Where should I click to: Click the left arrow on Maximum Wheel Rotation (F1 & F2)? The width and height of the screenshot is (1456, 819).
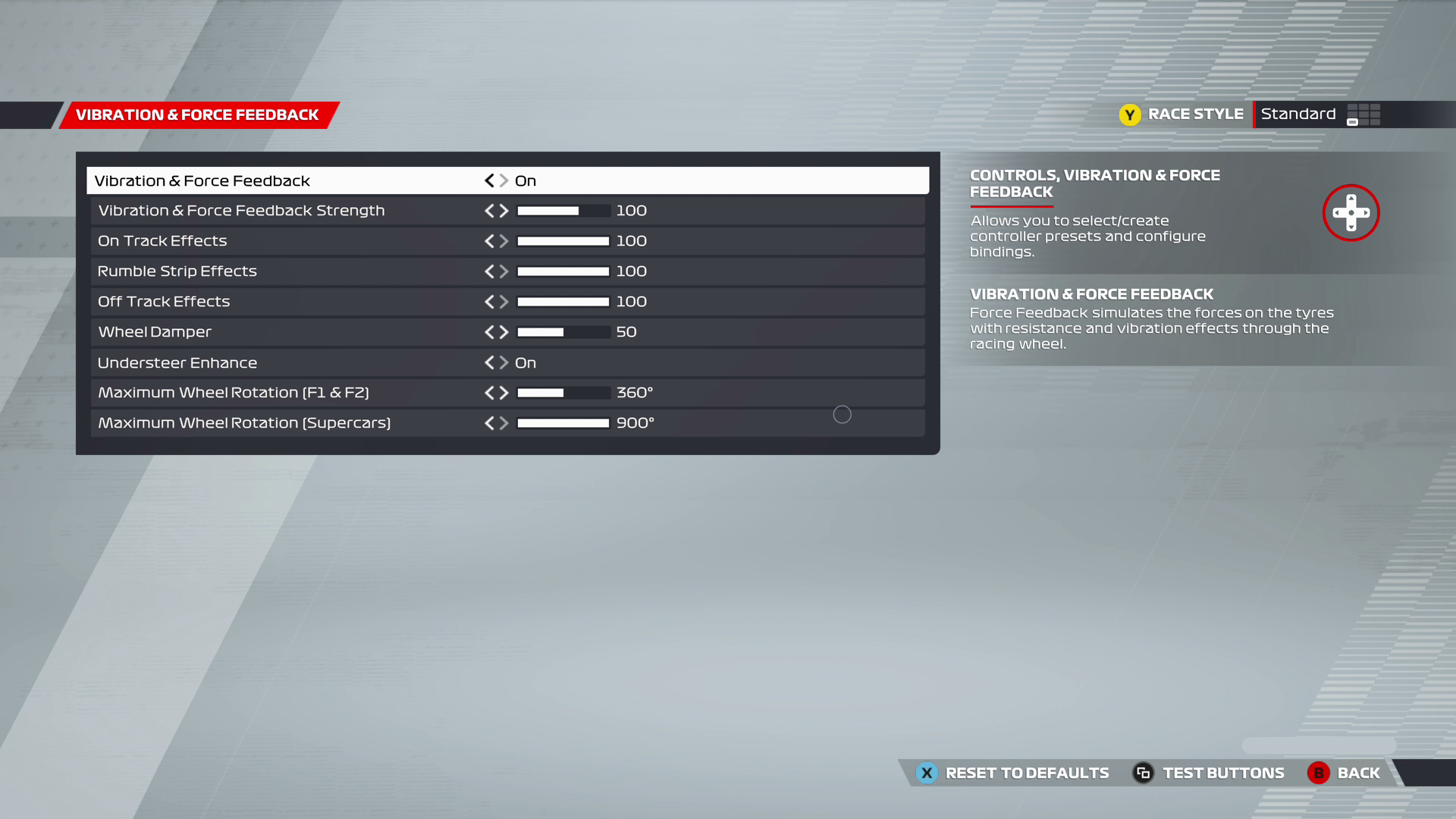[489, 393]
